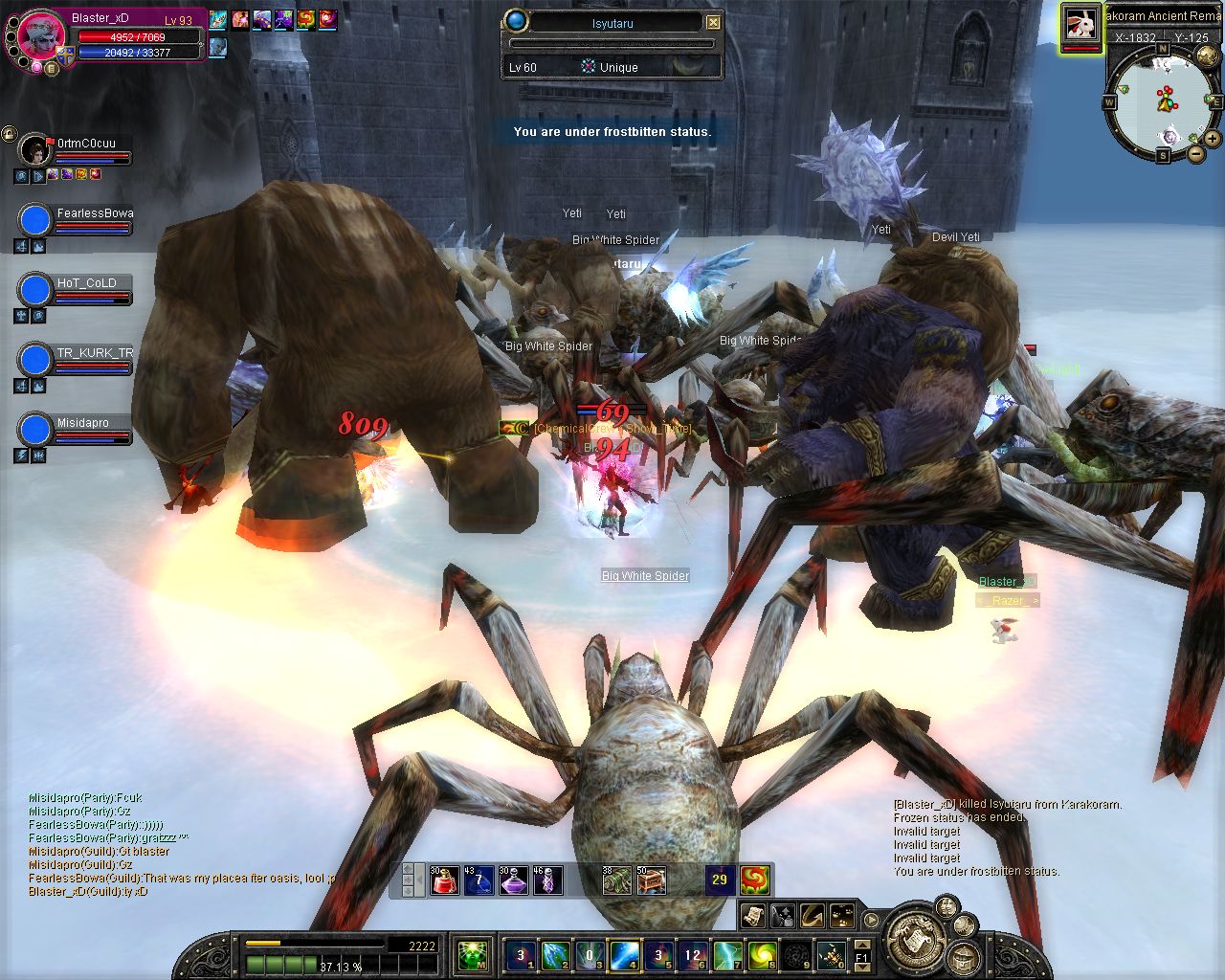Screen dimensions: 1225x980
Task: Zoom out the minimap with minus button
Action: (1195, 152)
